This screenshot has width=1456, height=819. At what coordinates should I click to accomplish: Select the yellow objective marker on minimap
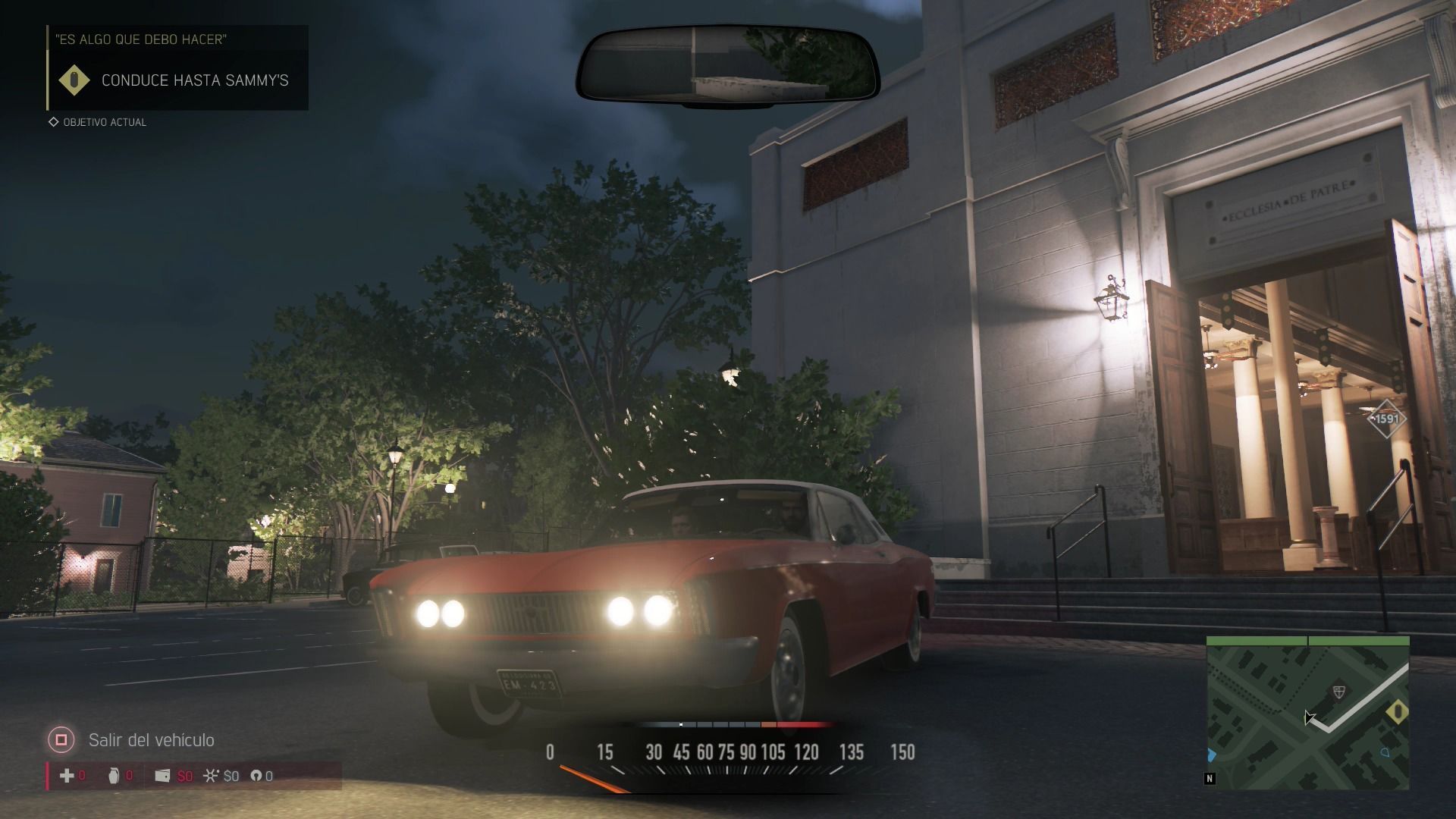pos(1397,711)
